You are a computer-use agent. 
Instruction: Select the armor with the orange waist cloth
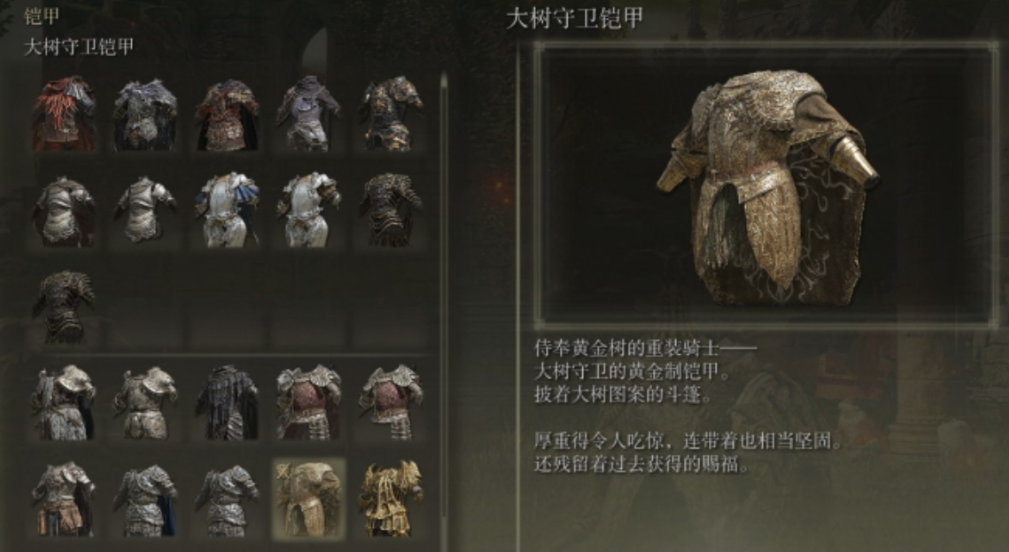coord(63,497)
